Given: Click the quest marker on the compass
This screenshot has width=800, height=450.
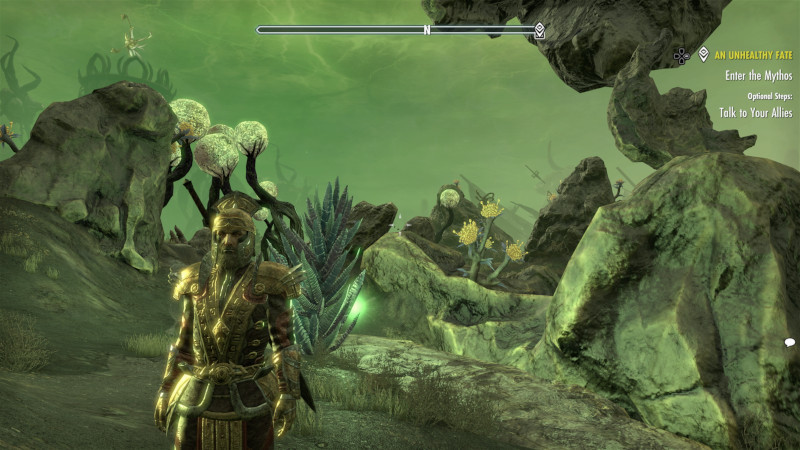Looking at the screenshot, I should tap(539, 30).
